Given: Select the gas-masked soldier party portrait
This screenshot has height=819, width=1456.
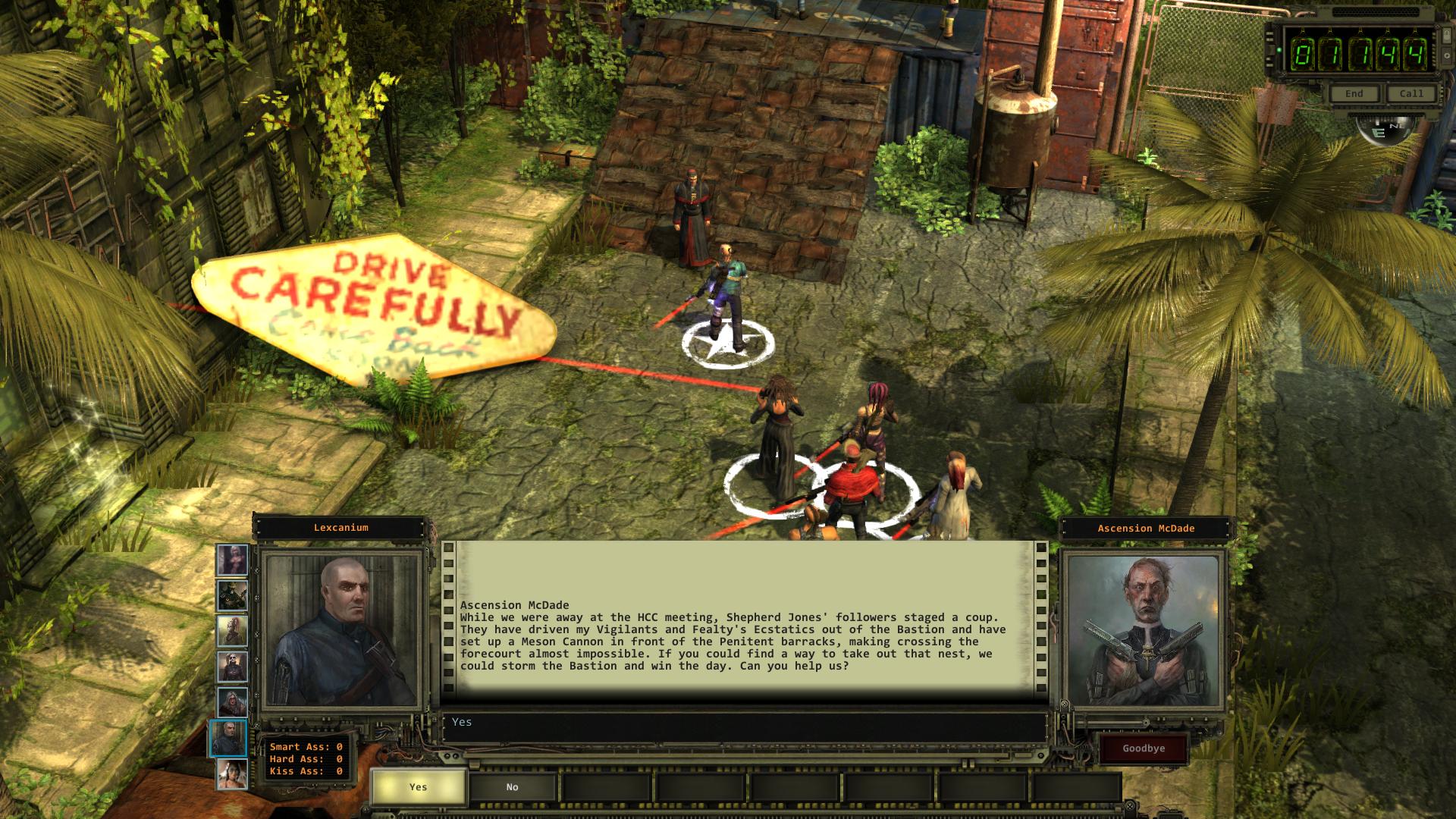Looking at the screenshot, I should pyautogui.click(x=232, y=596).
